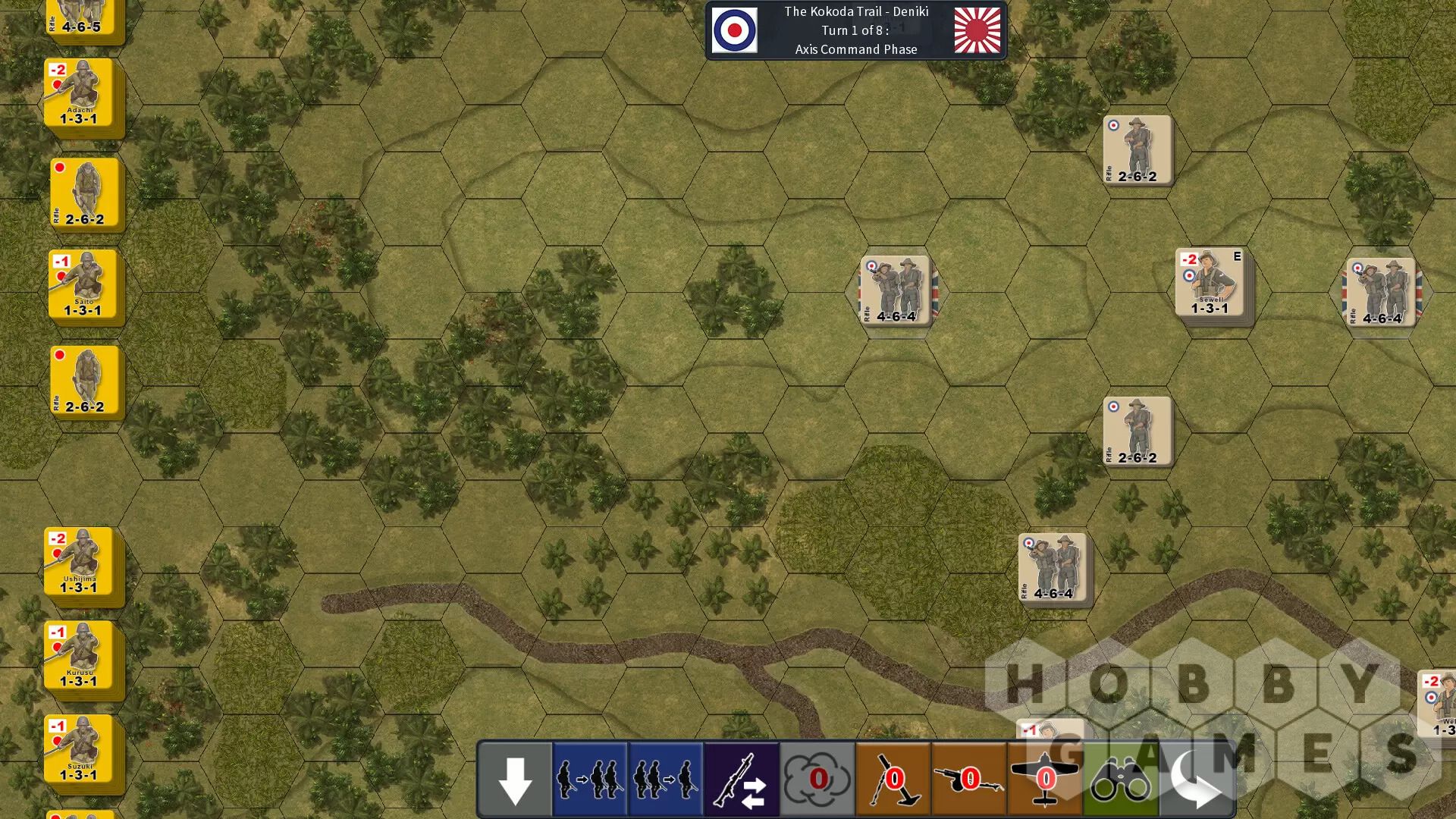Pick the Ushijima leader counter

click(x=79, y=562)
